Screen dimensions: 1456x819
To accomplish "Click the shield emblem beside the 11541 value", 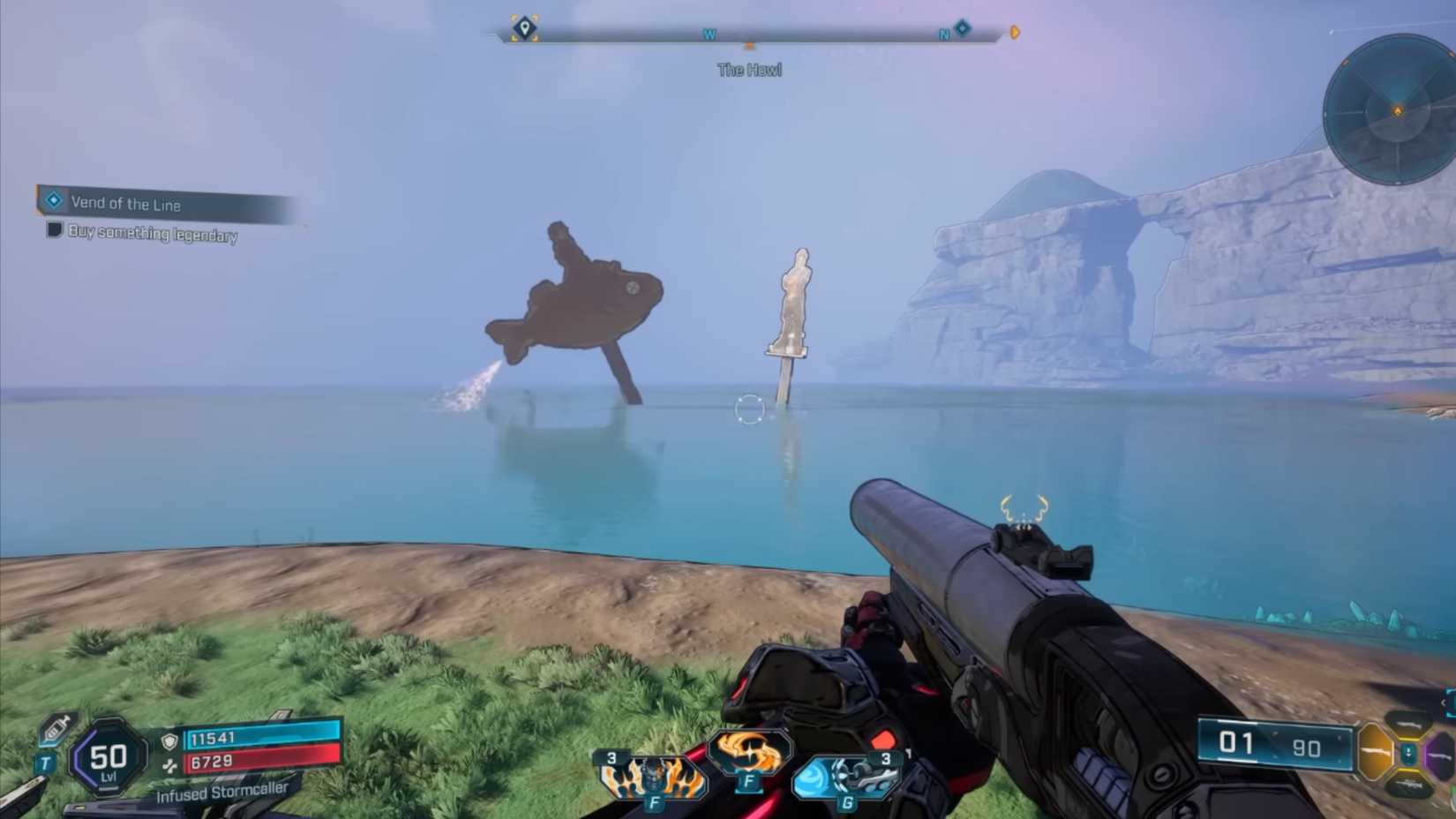I will [170, 740].
